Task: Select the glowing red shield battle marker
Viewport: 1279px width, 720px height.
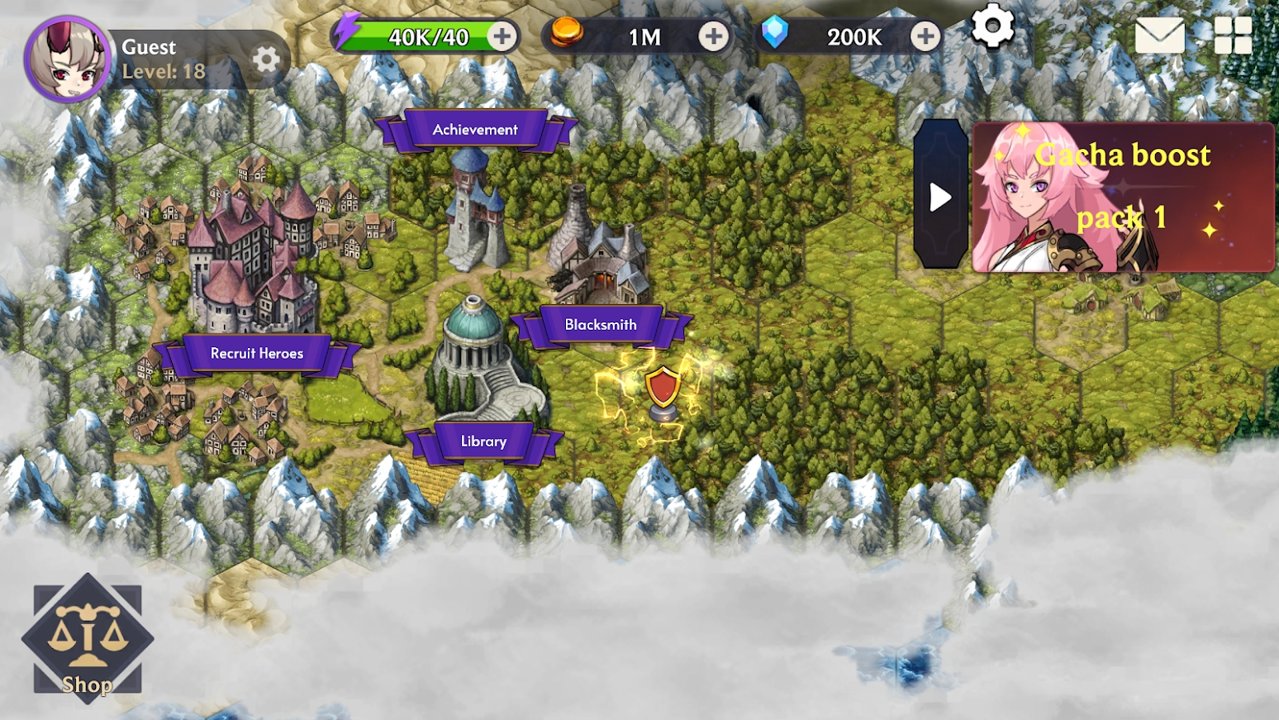Action: tap(662, 391)
